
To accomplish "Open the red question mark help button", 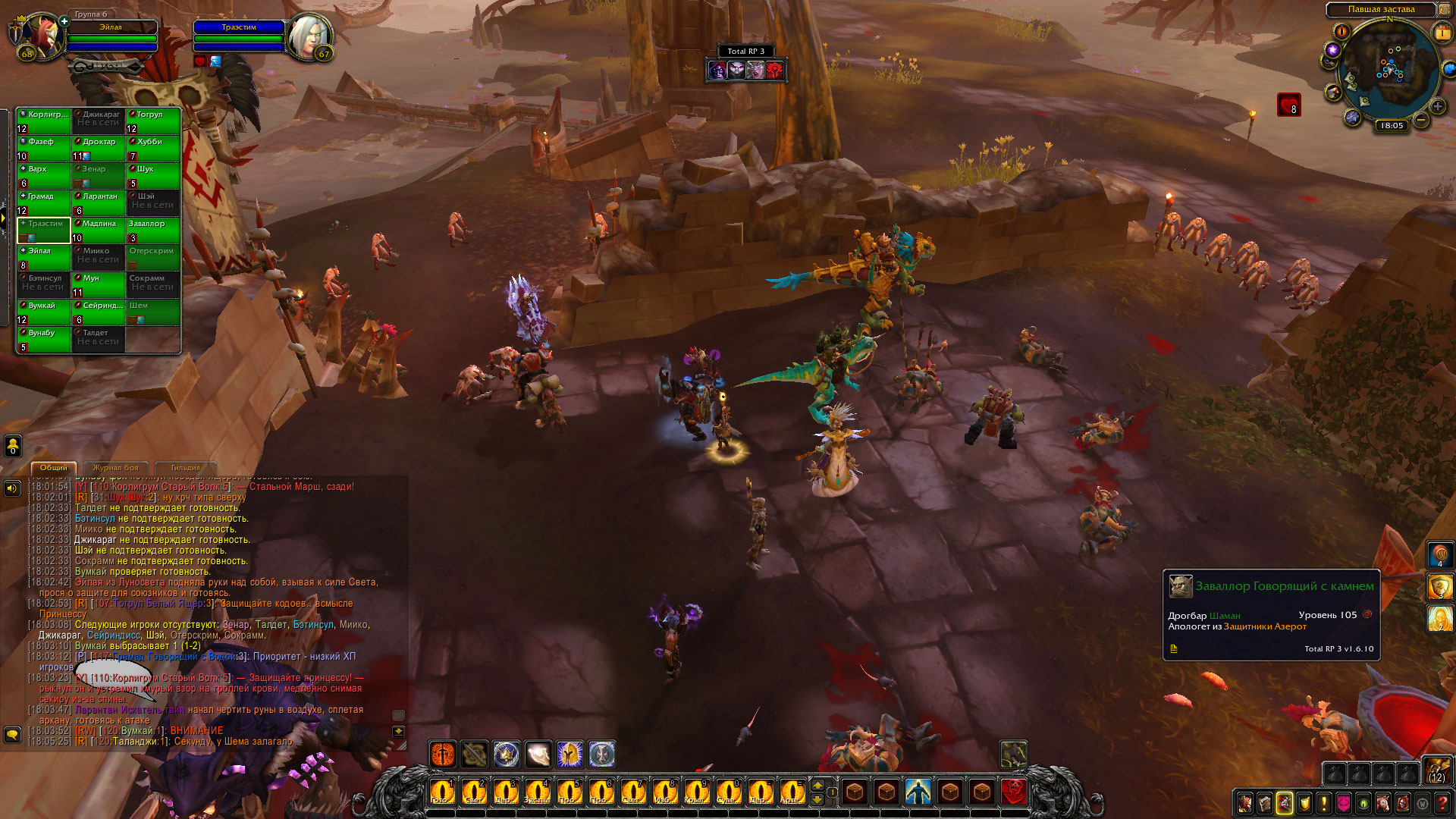I will pos(1442,803).
